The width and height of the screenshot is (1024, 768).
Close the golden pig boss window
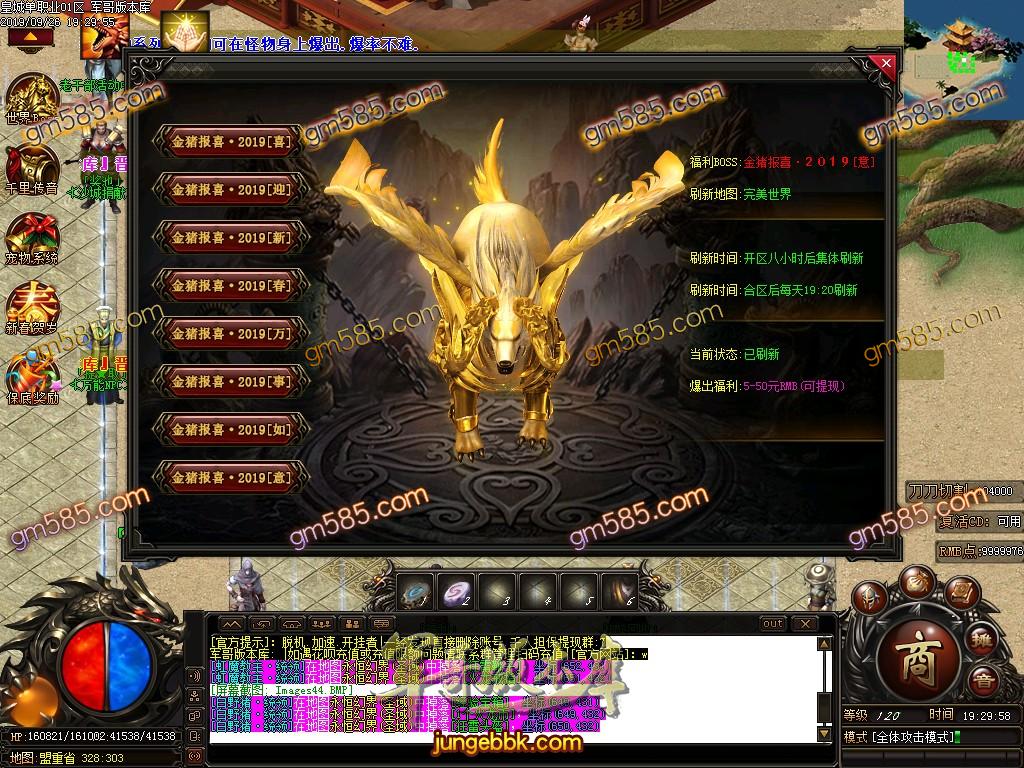(x=885, y=64)
